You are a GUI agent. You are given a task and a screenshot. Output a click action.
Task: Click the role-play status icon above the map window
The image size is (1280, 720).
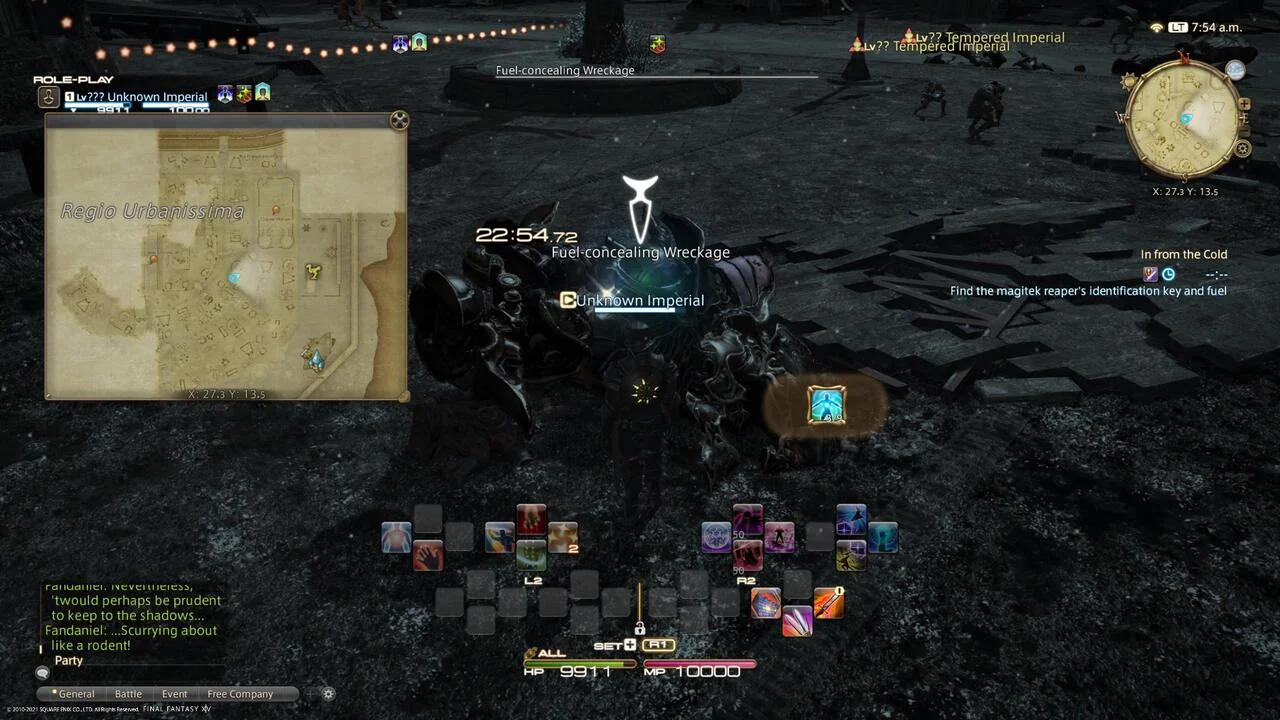(x=47, y=95)
